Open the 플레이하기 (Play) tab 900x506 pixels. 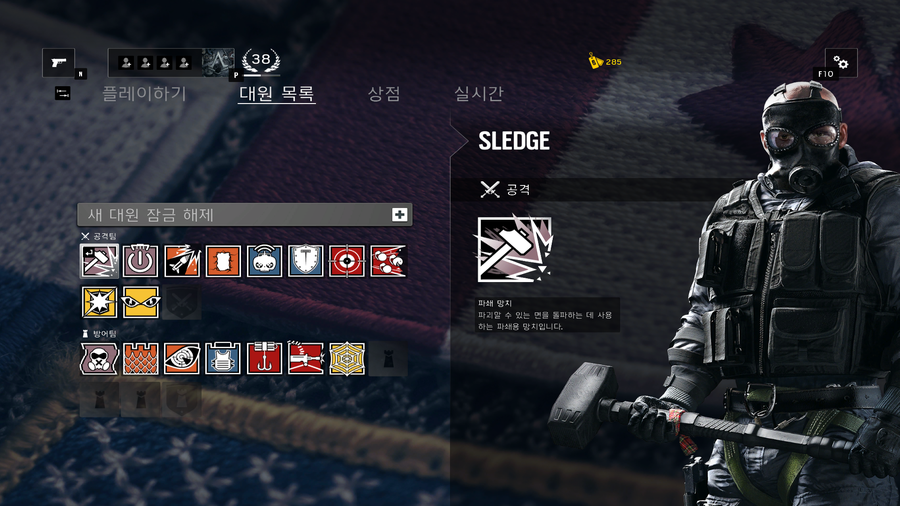(x=144, y=94)
